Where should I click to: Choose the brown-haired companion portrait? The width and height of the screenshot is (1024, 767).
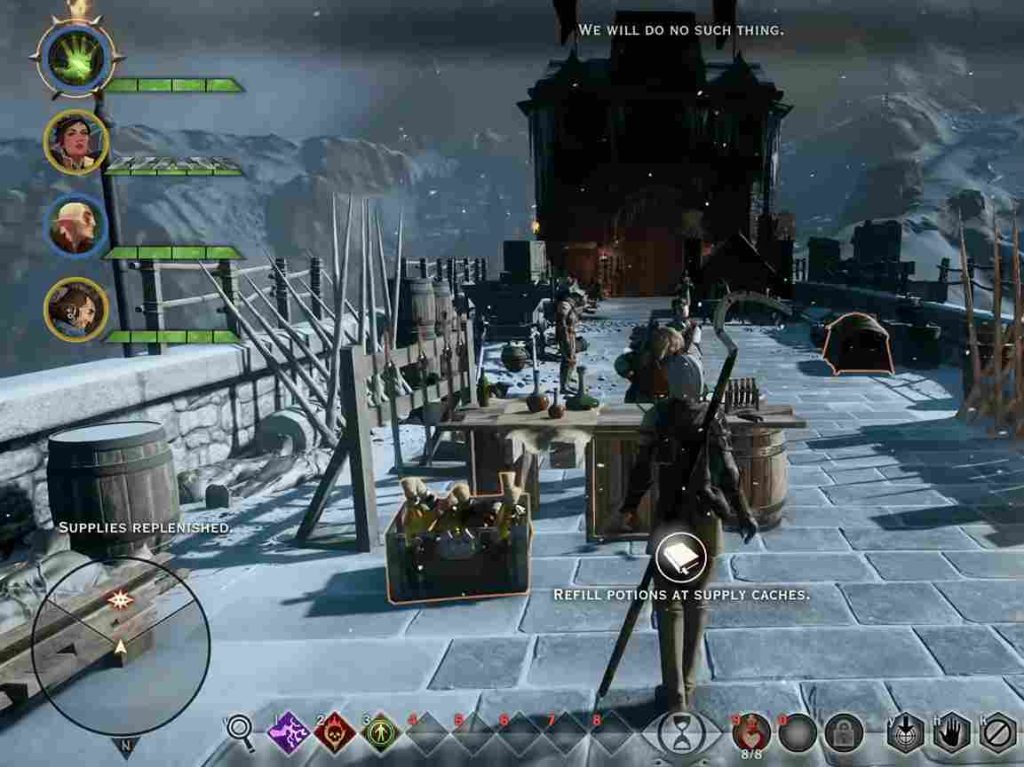pos(76,310)
